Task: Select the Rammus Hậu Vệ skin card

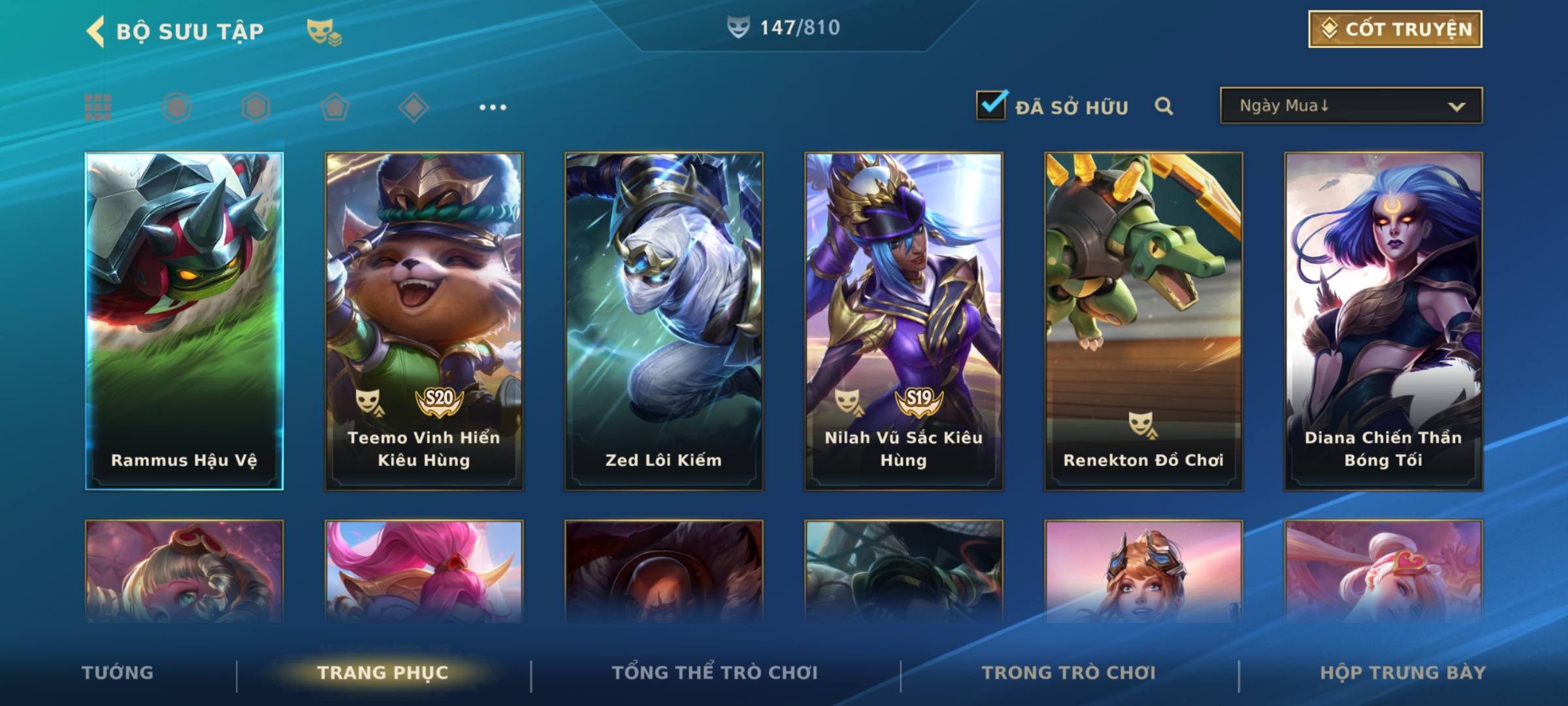Action: click(x=184, y=320)
